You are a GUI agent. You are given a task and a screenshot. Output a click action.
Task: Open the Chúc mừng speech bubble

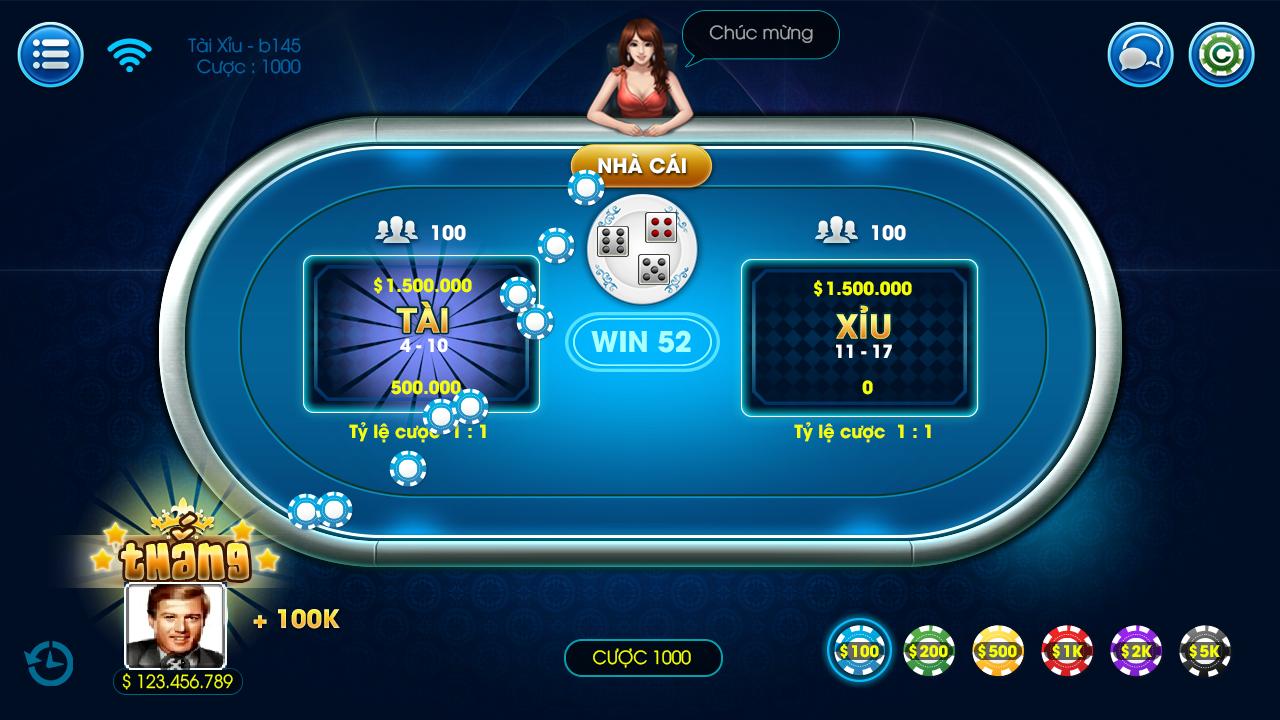tap(760, 35)
